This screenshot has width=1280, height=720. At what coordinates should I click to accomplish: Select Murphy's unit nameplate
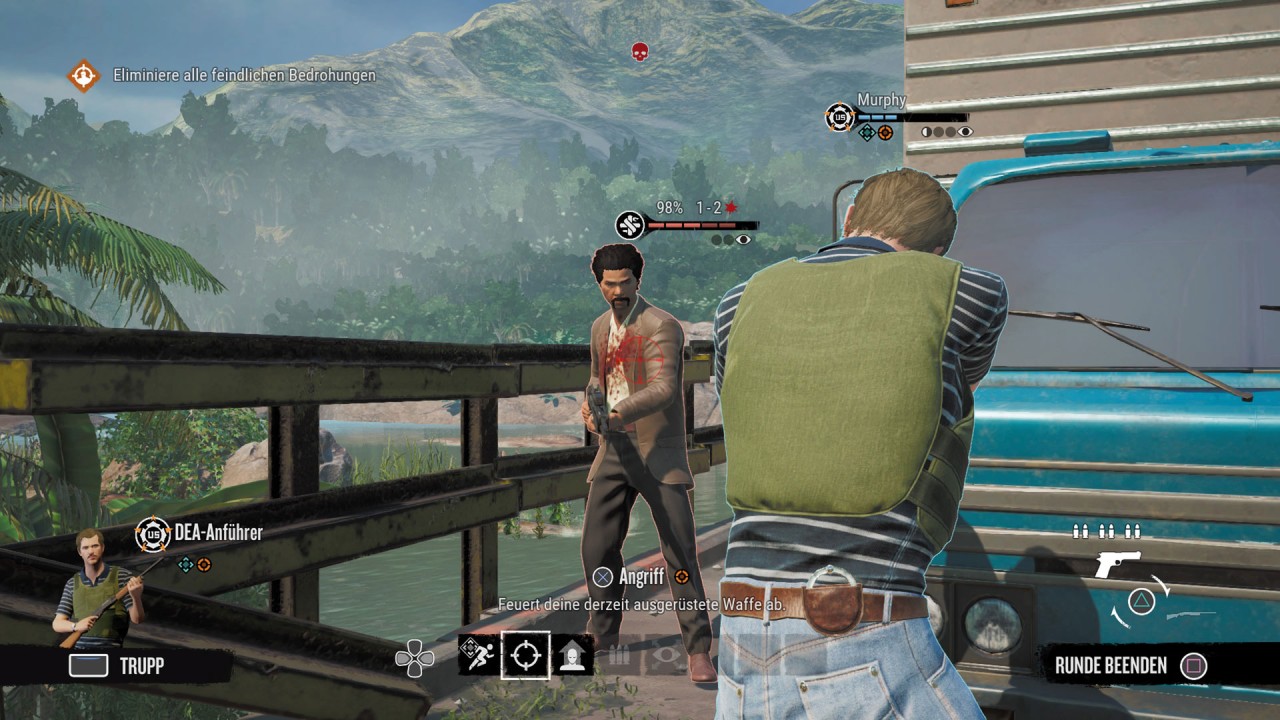tap(881, 100)
